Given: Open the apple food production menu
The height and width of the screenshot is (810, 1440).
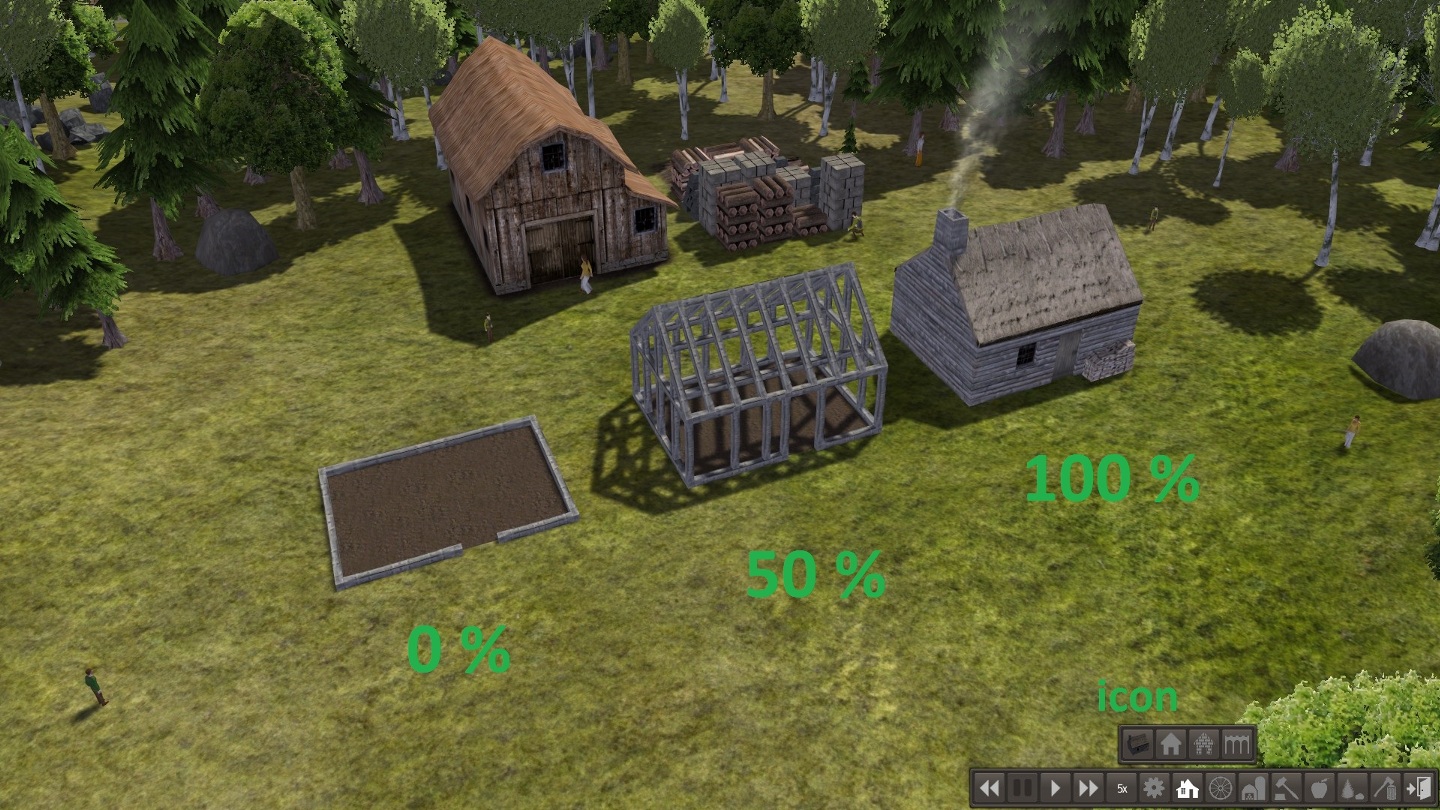Looking at the screenshot, I should pos(1319,788).
